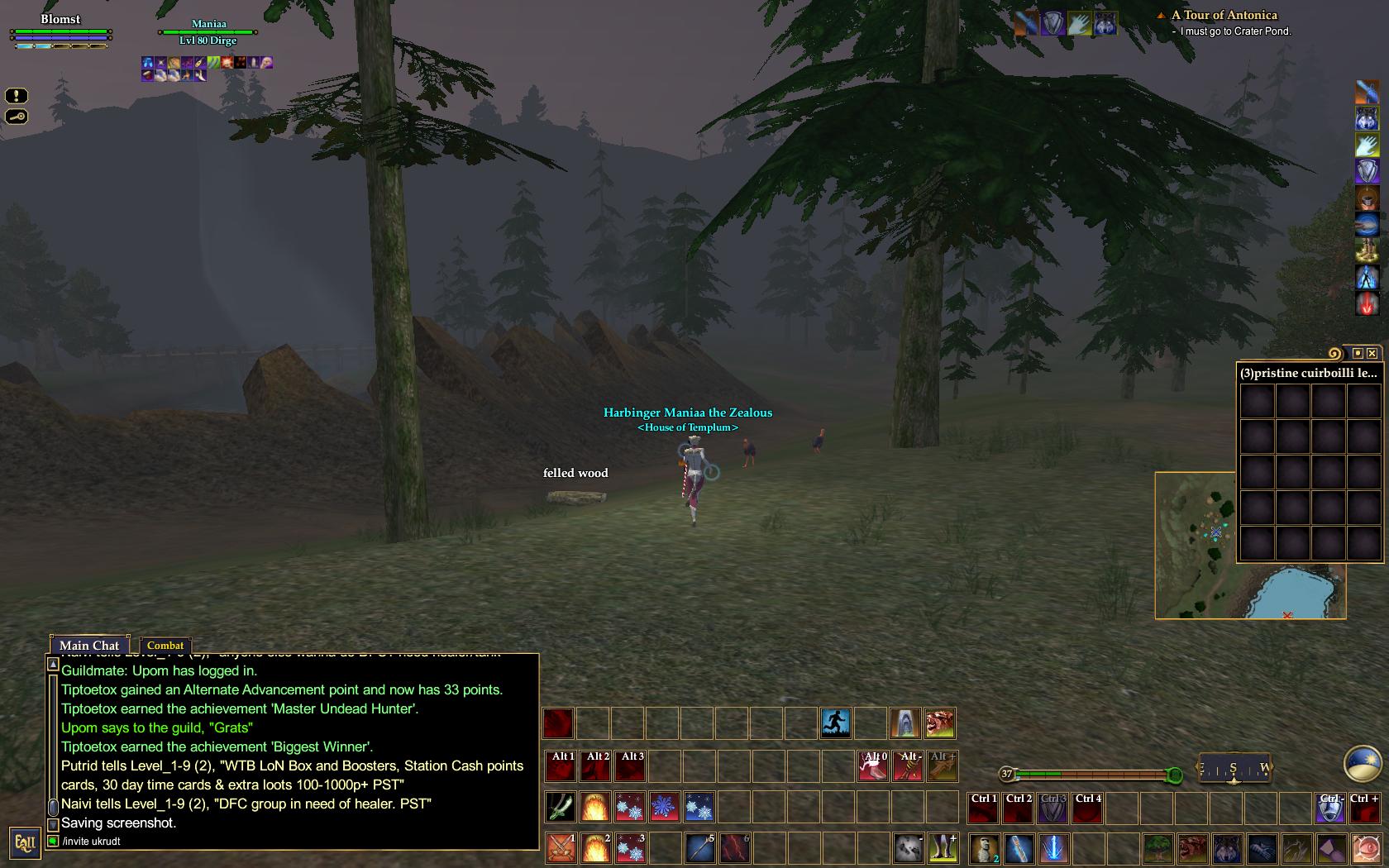Select the sprint ability icon on the hotbar
The image size is (1389, 868).
tap(835, 723)
